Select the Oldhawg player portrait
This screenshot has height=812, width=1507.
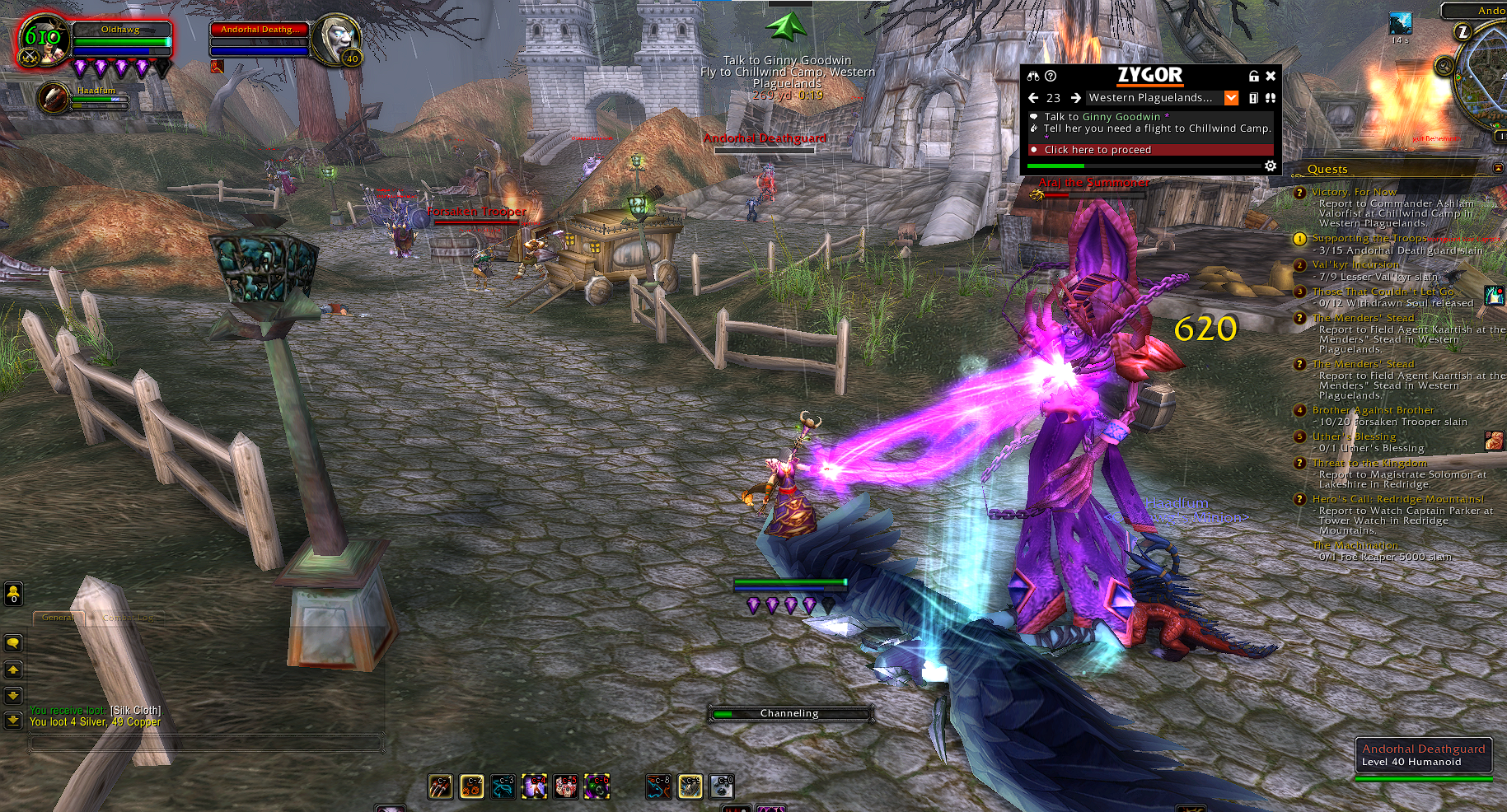tap(43, 40)
